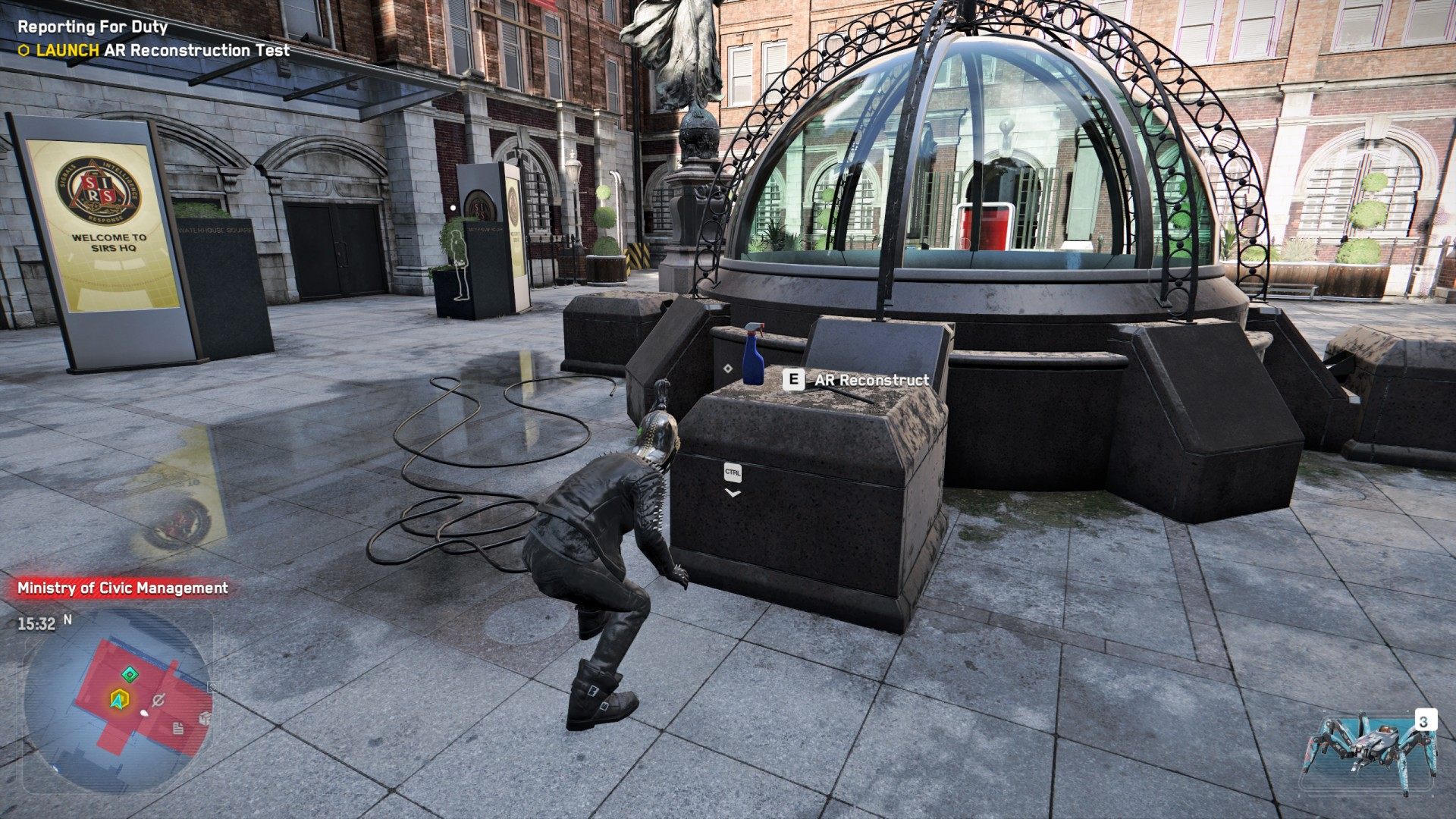Click the Ministry of Civic Management label
This screenshot has height=819, width=1456.
point(123,588)
